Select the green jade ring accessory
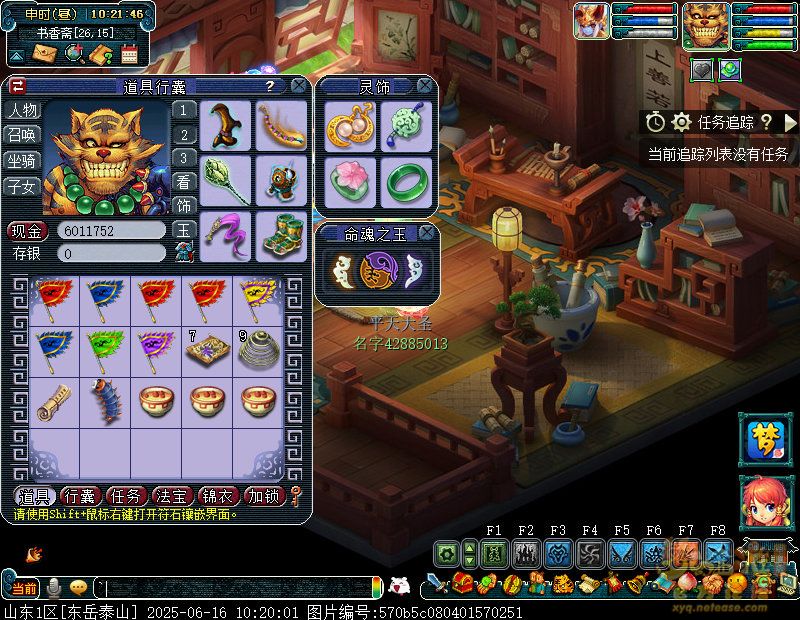Viewport: 800px width, 620px height. tap(405, 181)
